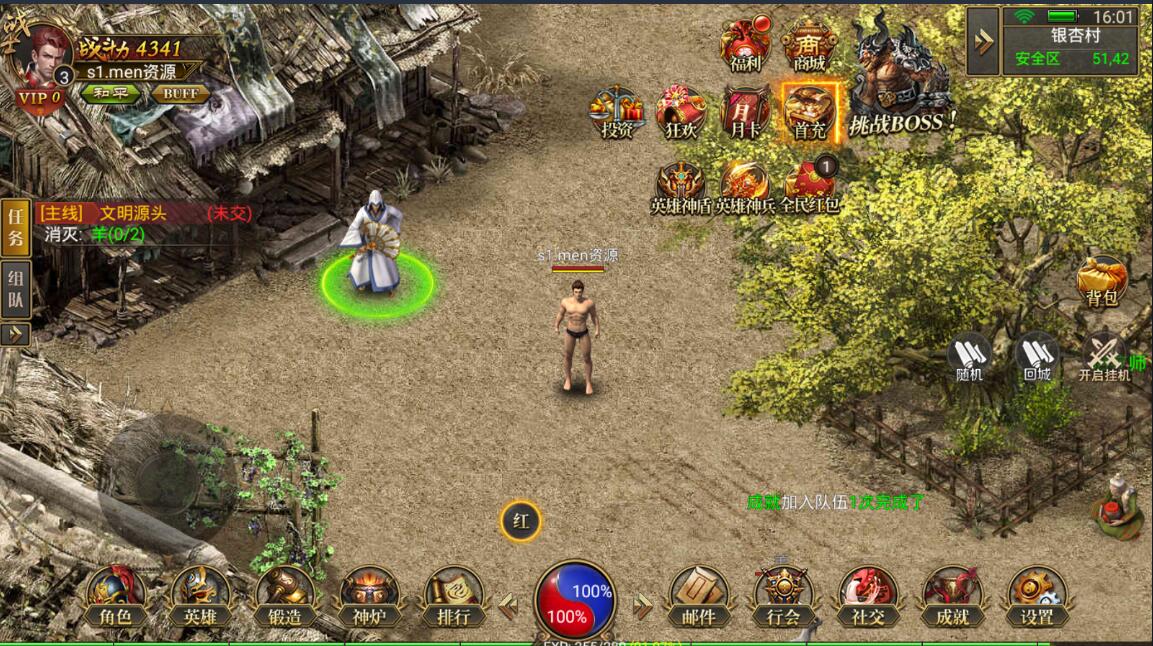Viewport: 1153px width, 646px height.
Task: Show the 排行 rankings
Action: point(453,596)
